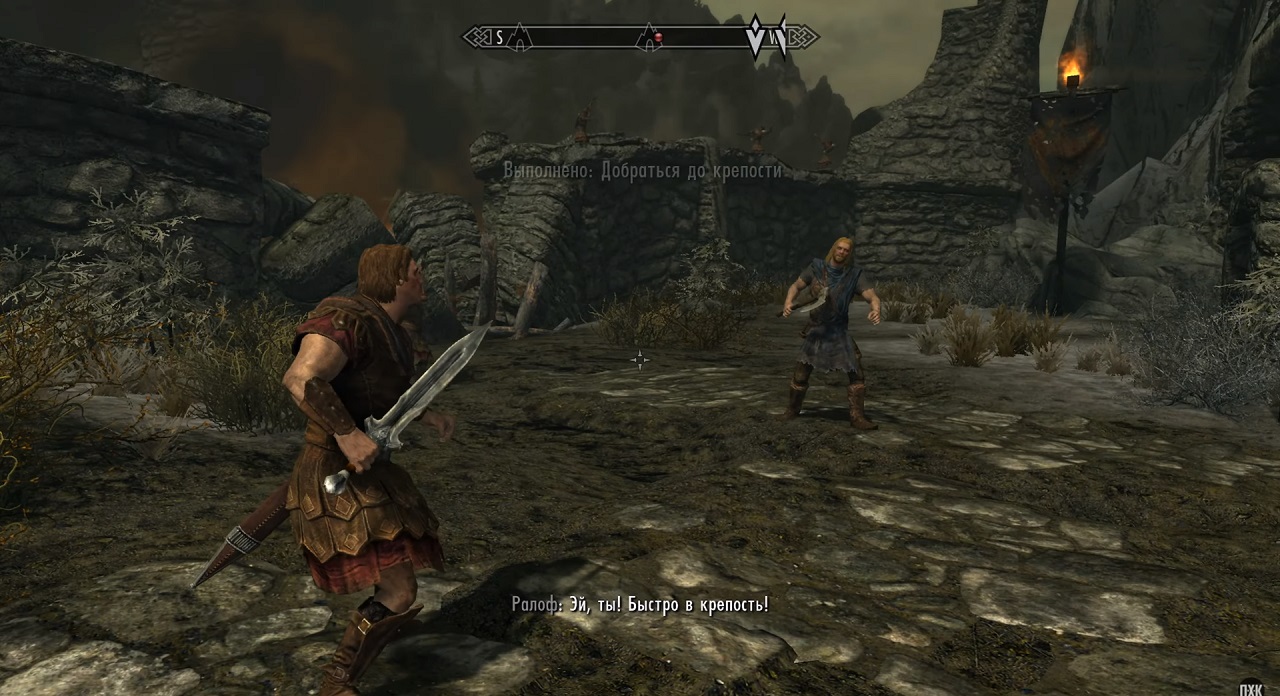Click the completed objective 'Добраться до крепости' notification
Image resolution: width=1280 pixels, height=696 pixels.
click(x=642, y=171)
